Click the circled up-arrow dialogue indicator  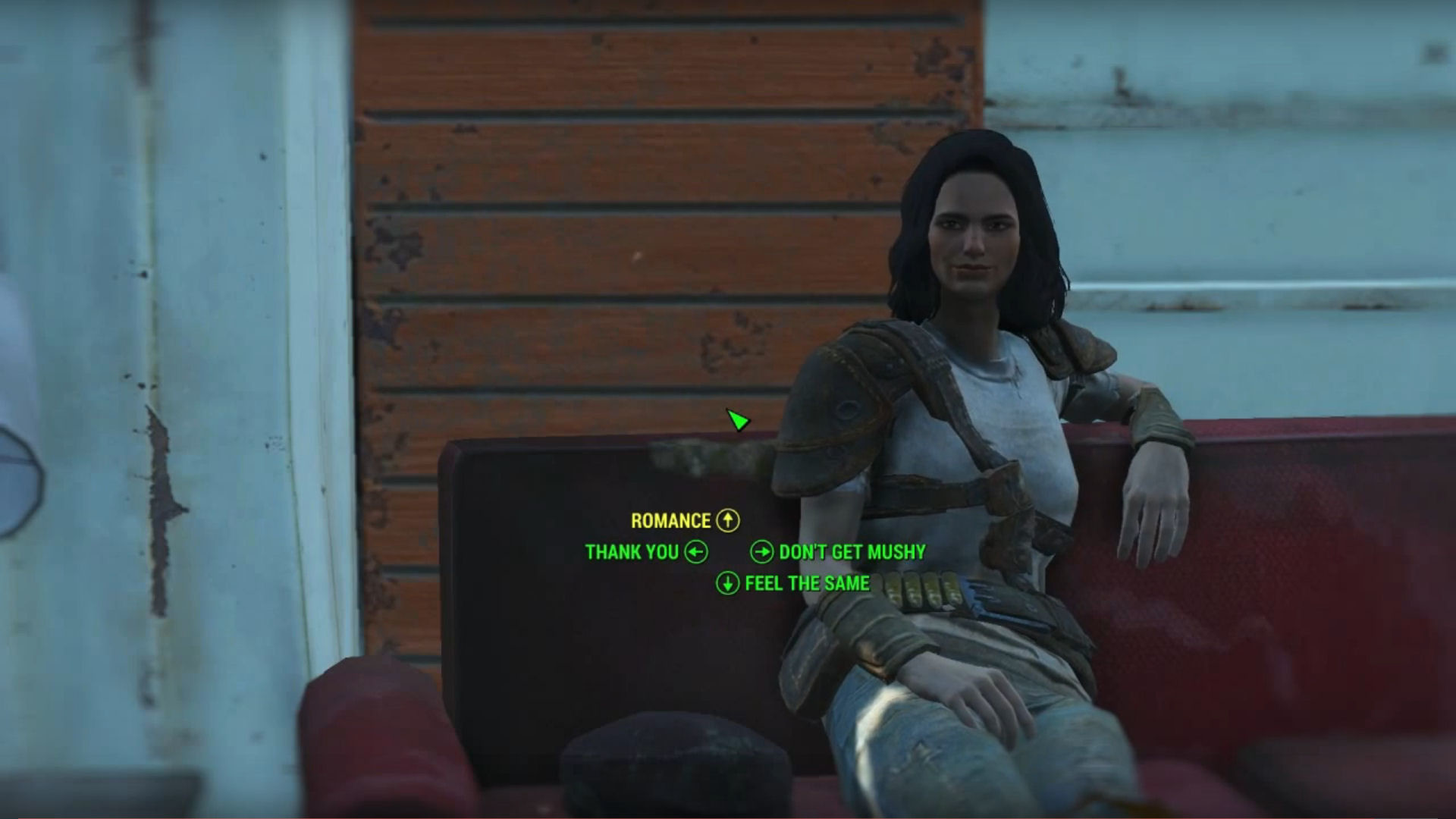click(728, 521)
